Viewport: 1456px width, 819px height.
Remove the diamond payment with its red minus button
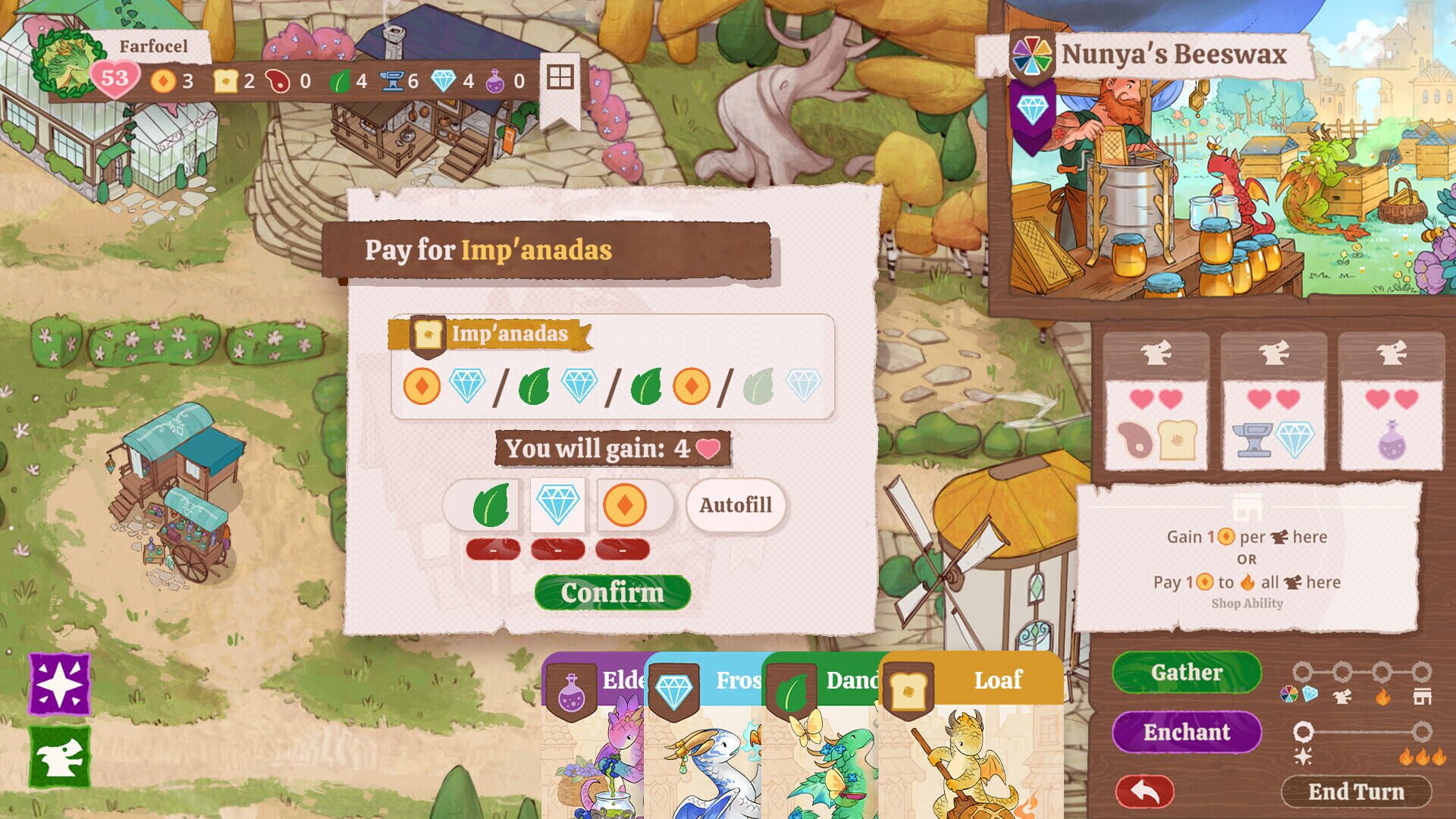[x=557, y=548]
